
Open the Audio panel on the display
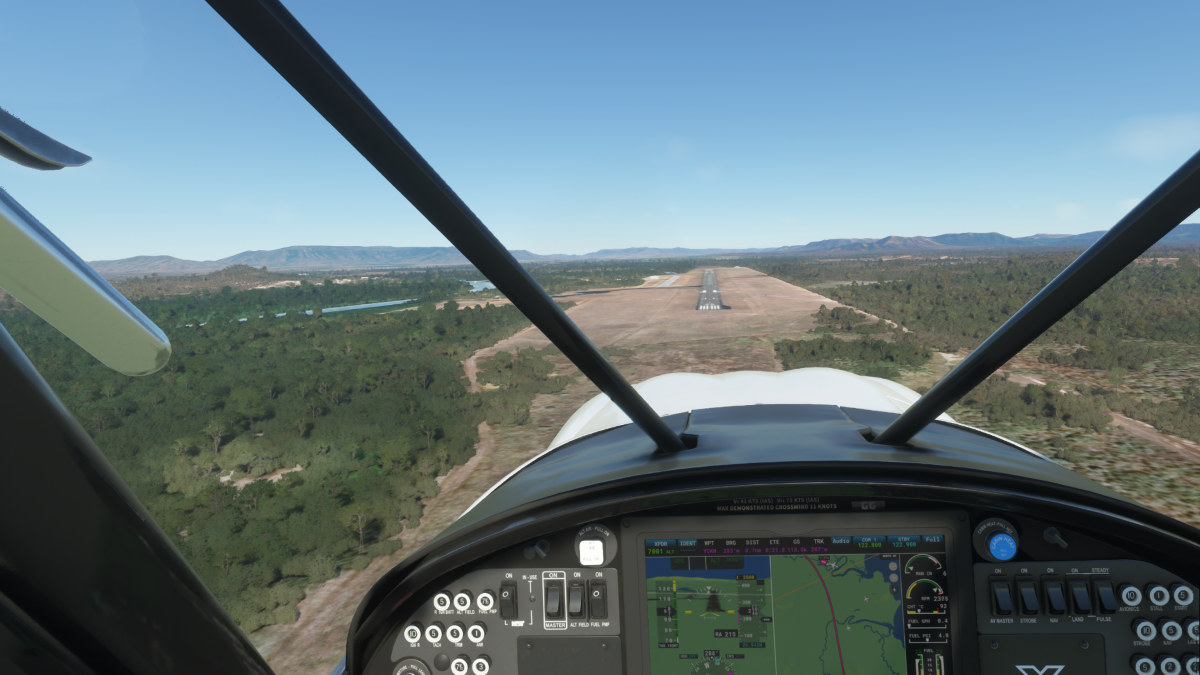click(841, 540)
